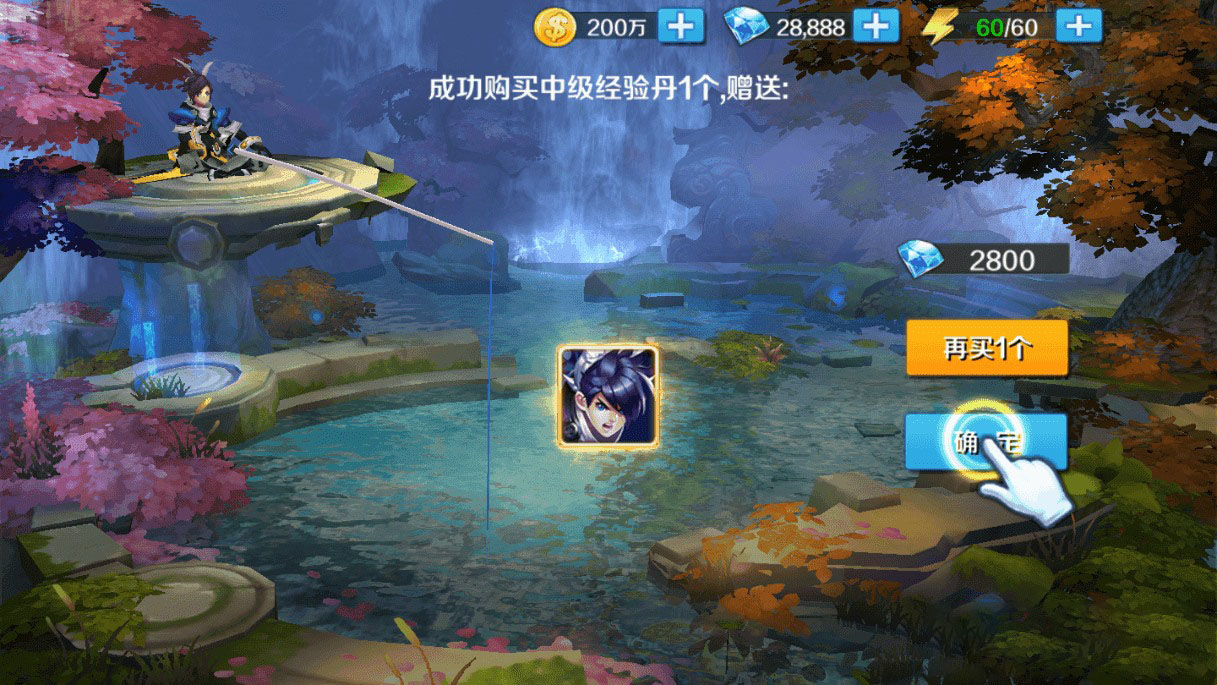The height and width of the screenshot is (685, 1217).
Task: Select the rewarded hero portrait card
Action: [608, 395]
